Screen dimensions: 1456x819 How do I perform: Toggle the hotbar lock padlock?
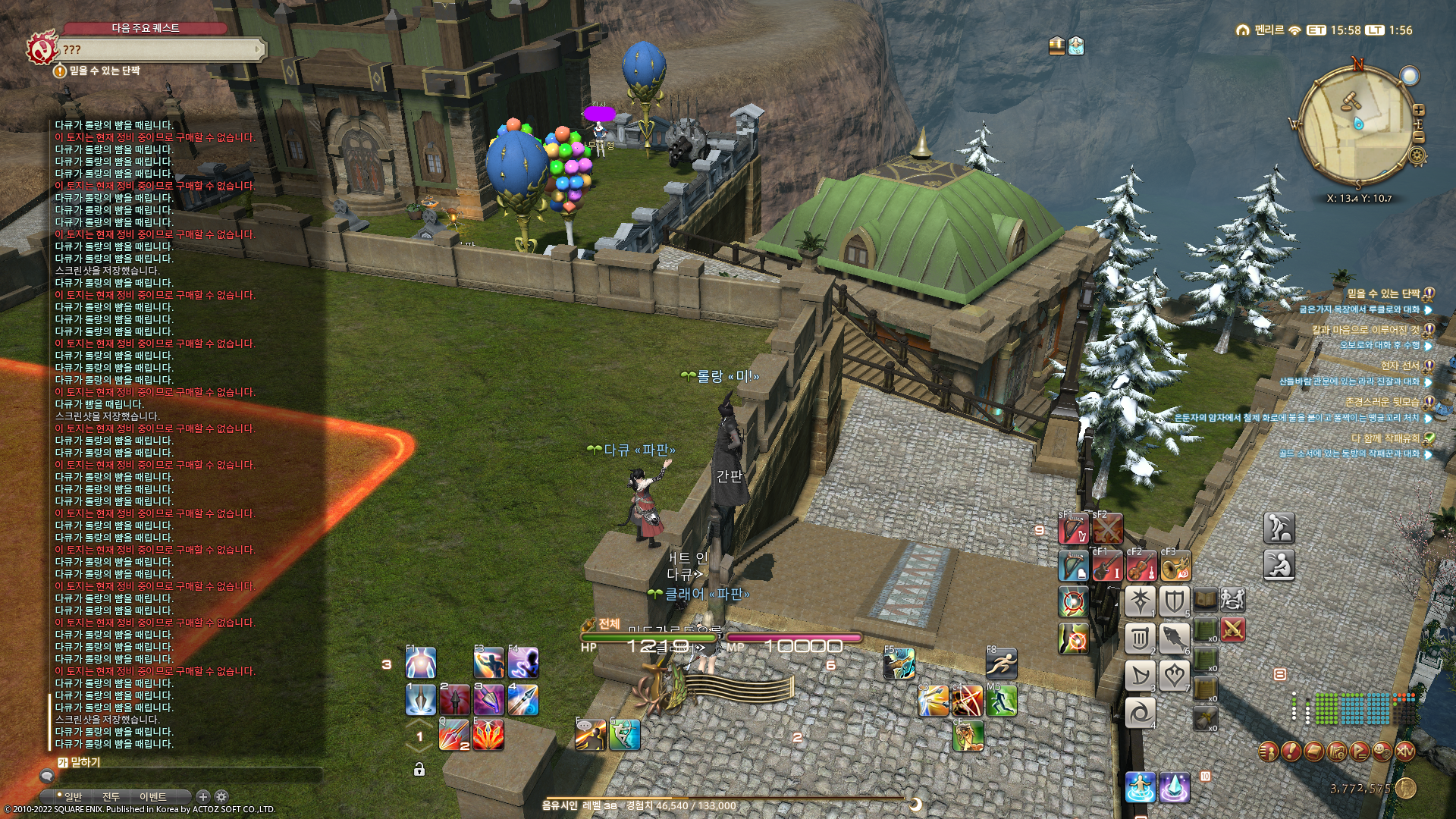click(419, 770)
